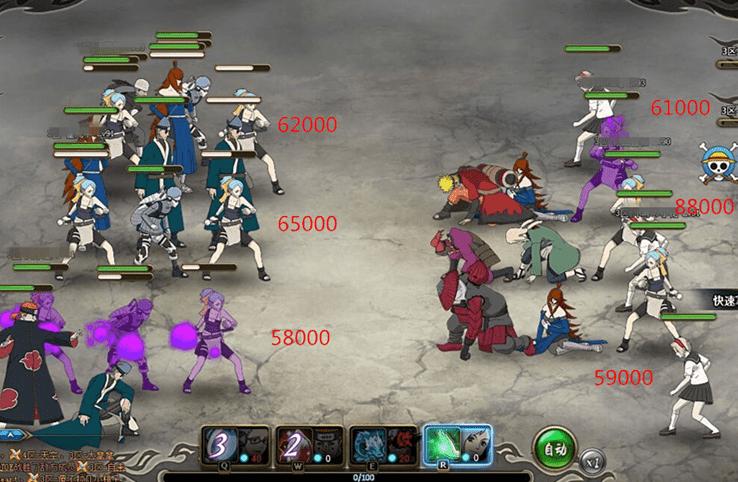Viewport: 738px width, 482px height.
Task: Trigger the highlighted green R skill
Action: [440, 445]
